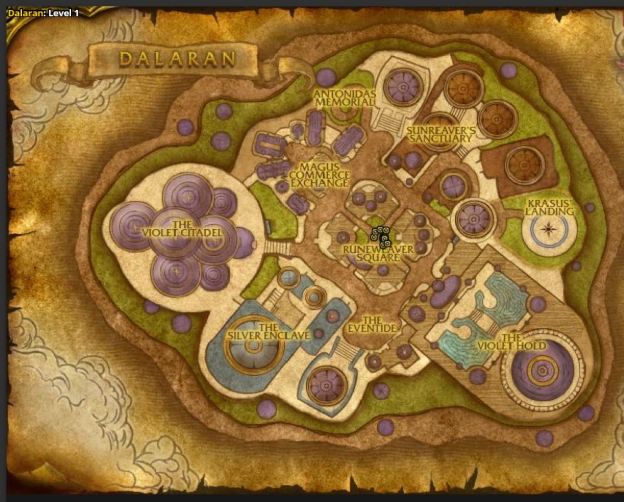Select Krasus' Landing on the Dalaran map
The width and height of the screenshot is (624, 502).
[x=549, y=207]
